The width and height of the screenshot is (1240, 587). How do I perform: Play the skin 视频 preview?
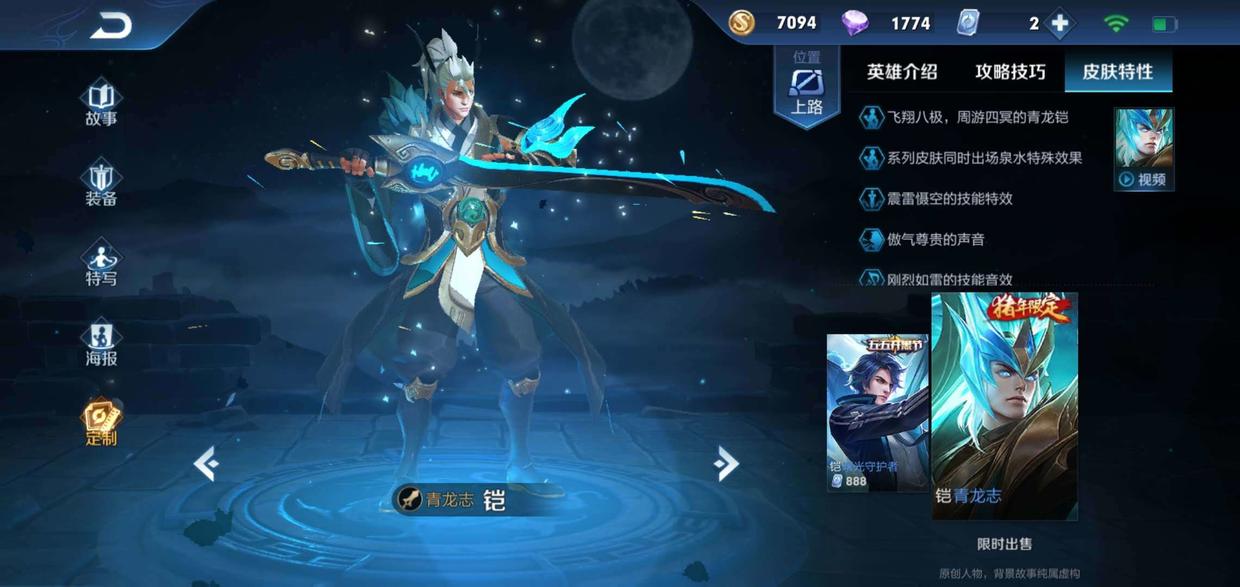[1144, 150]
